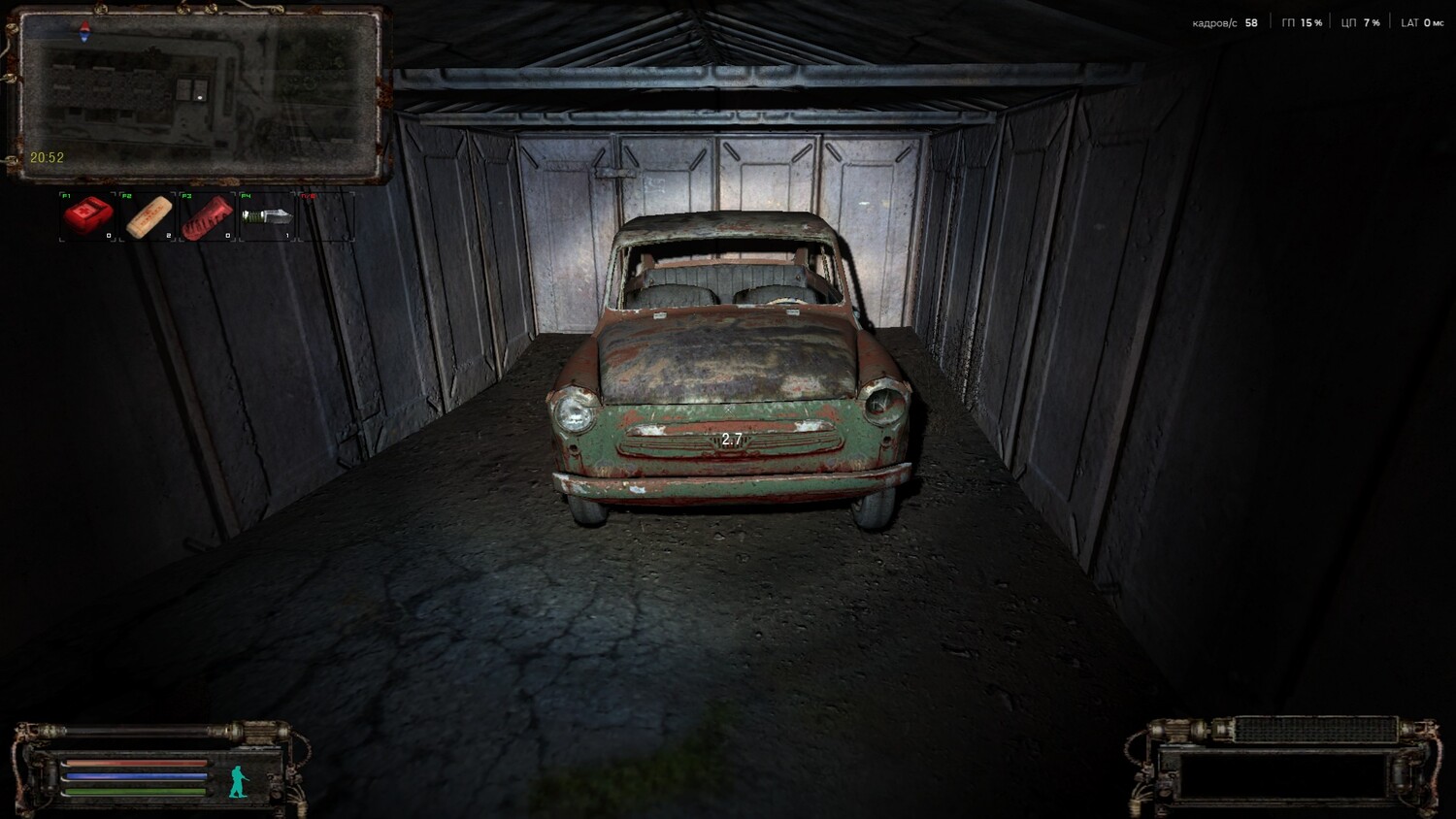Use the bandage in the quick slot
The width and height of the screenshot is (1456, 819).
tap(149, 215)
